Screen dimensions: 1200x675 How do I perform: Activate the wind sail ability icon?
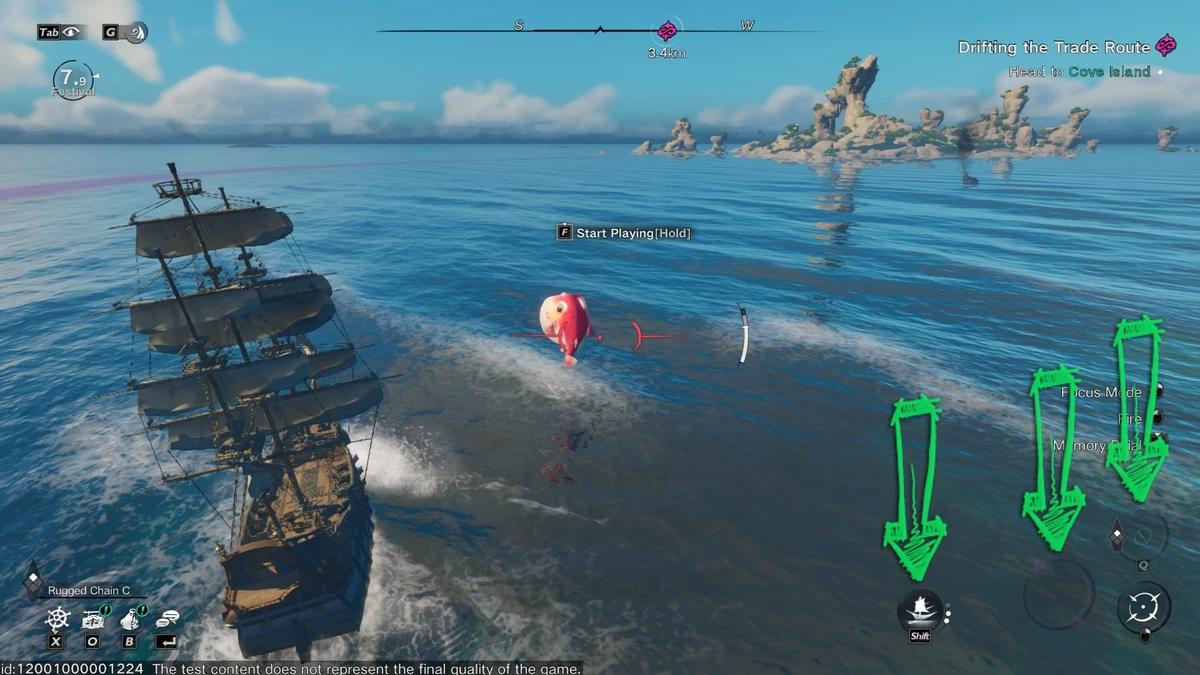[x=135, y=32]
